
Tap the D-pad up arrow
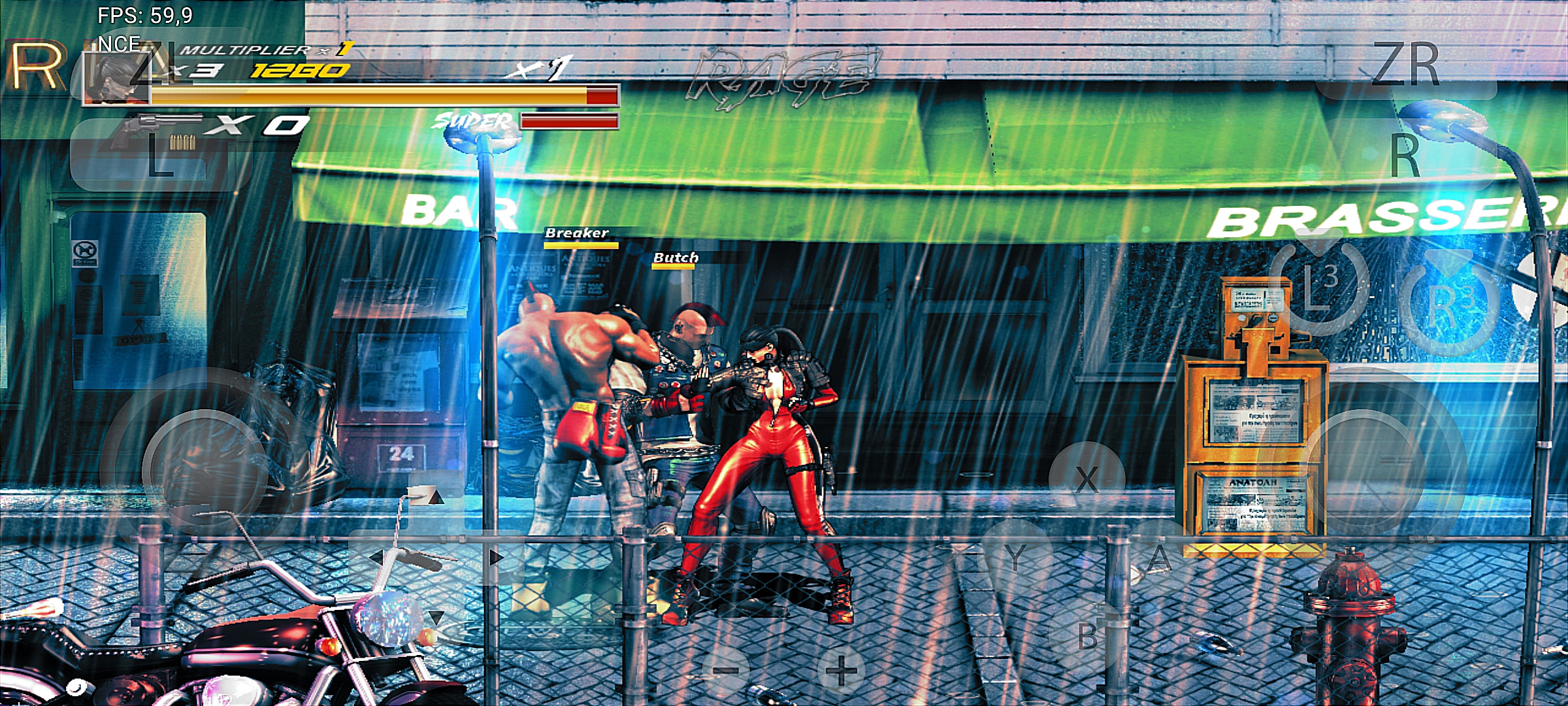pyautogui.click(x=436, y=498)
